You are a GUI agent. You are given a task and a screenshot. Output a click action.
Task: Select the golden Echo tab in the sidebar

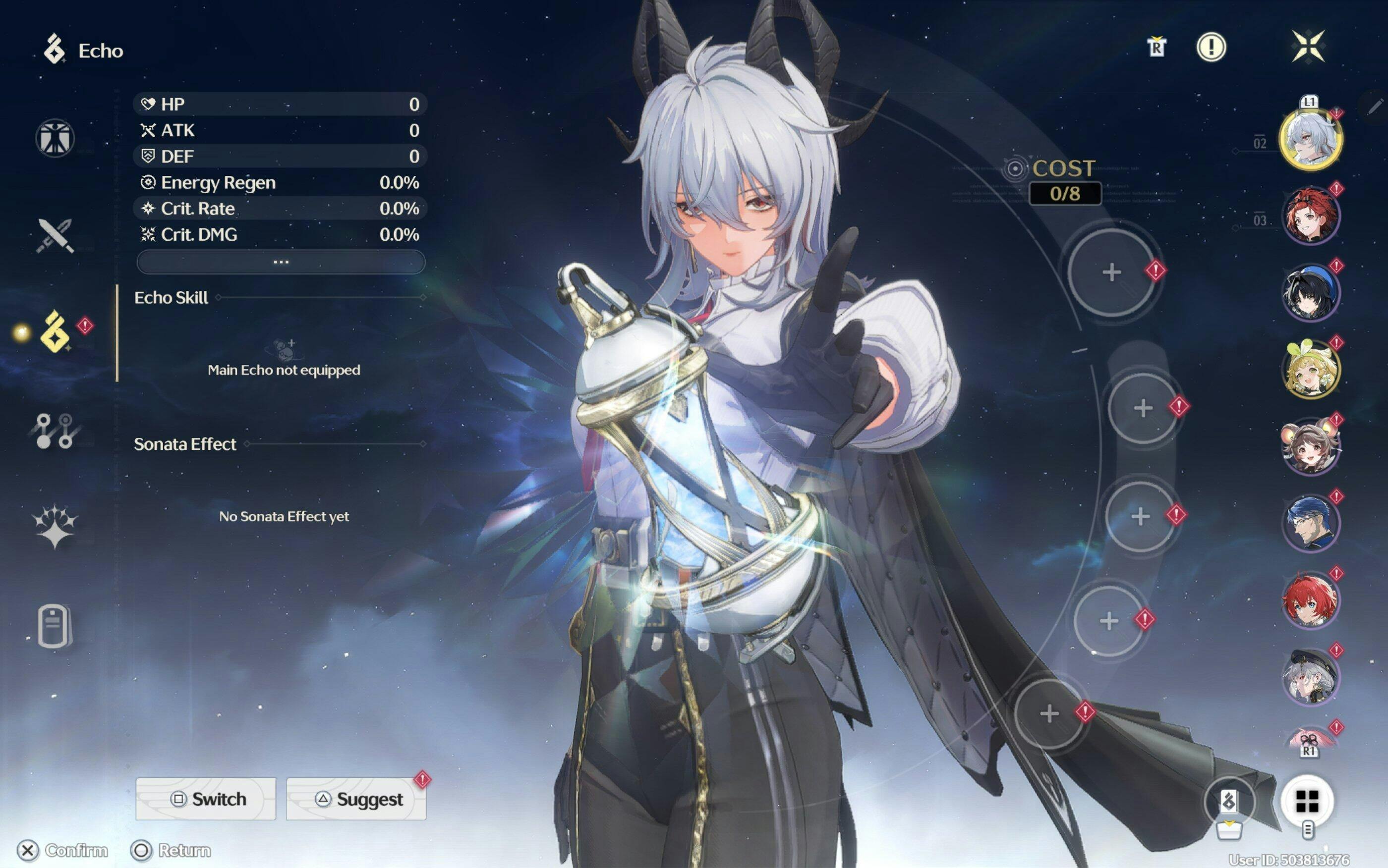pyautogui.click(x=55, y=332)
